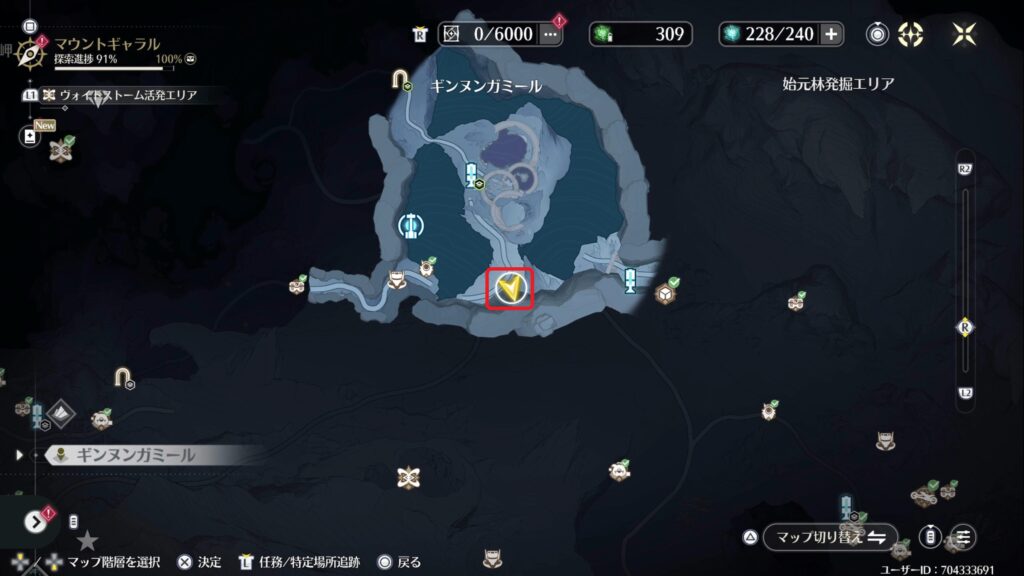The image size is (1024, 576).
Task: Open マウントギャラル exploration progress compass
Action: coord(32,50)
